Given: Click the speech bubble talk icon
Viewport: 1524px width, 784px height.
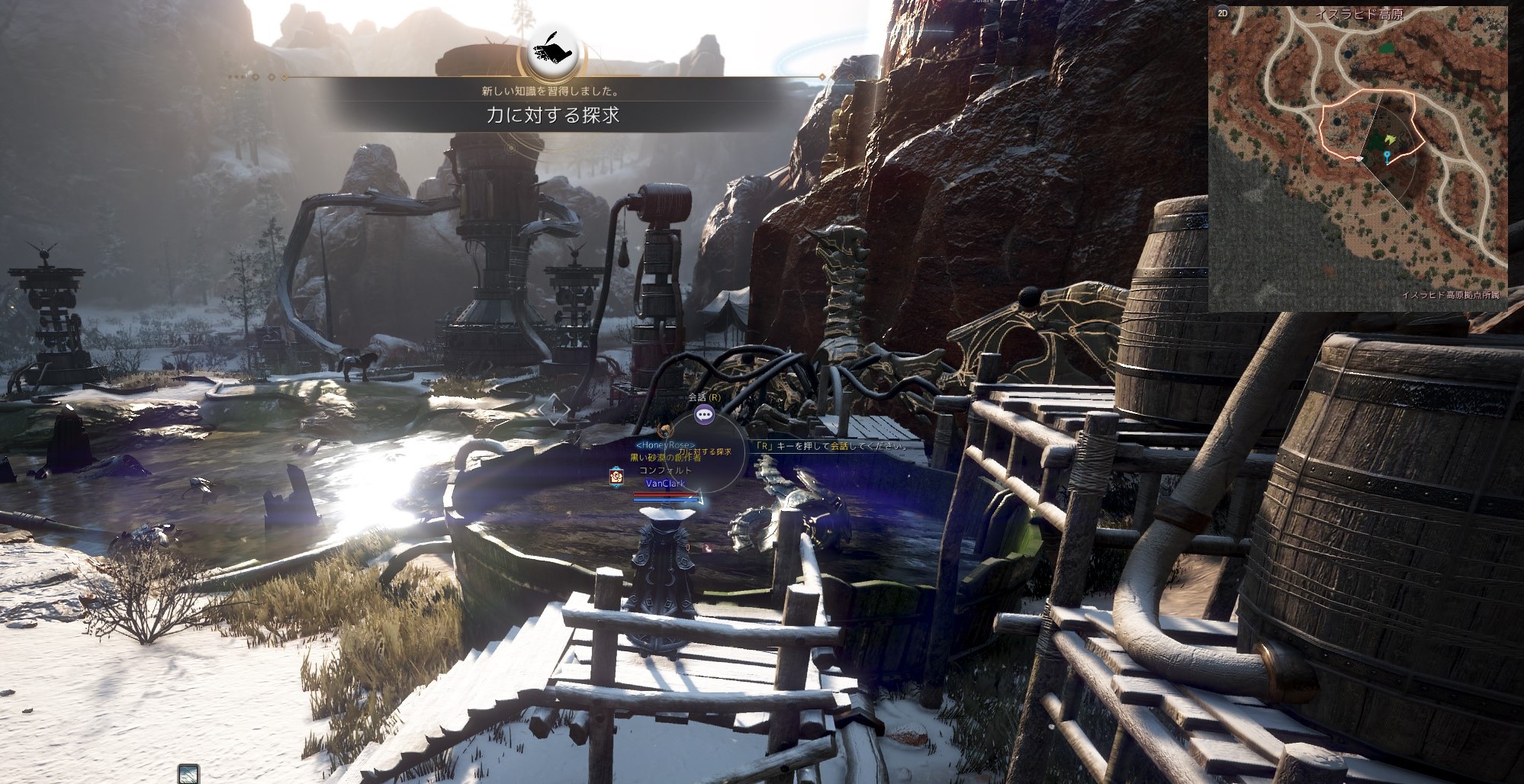Looking at the screenshot, I should pyautogui.click(x=704, y=415).
